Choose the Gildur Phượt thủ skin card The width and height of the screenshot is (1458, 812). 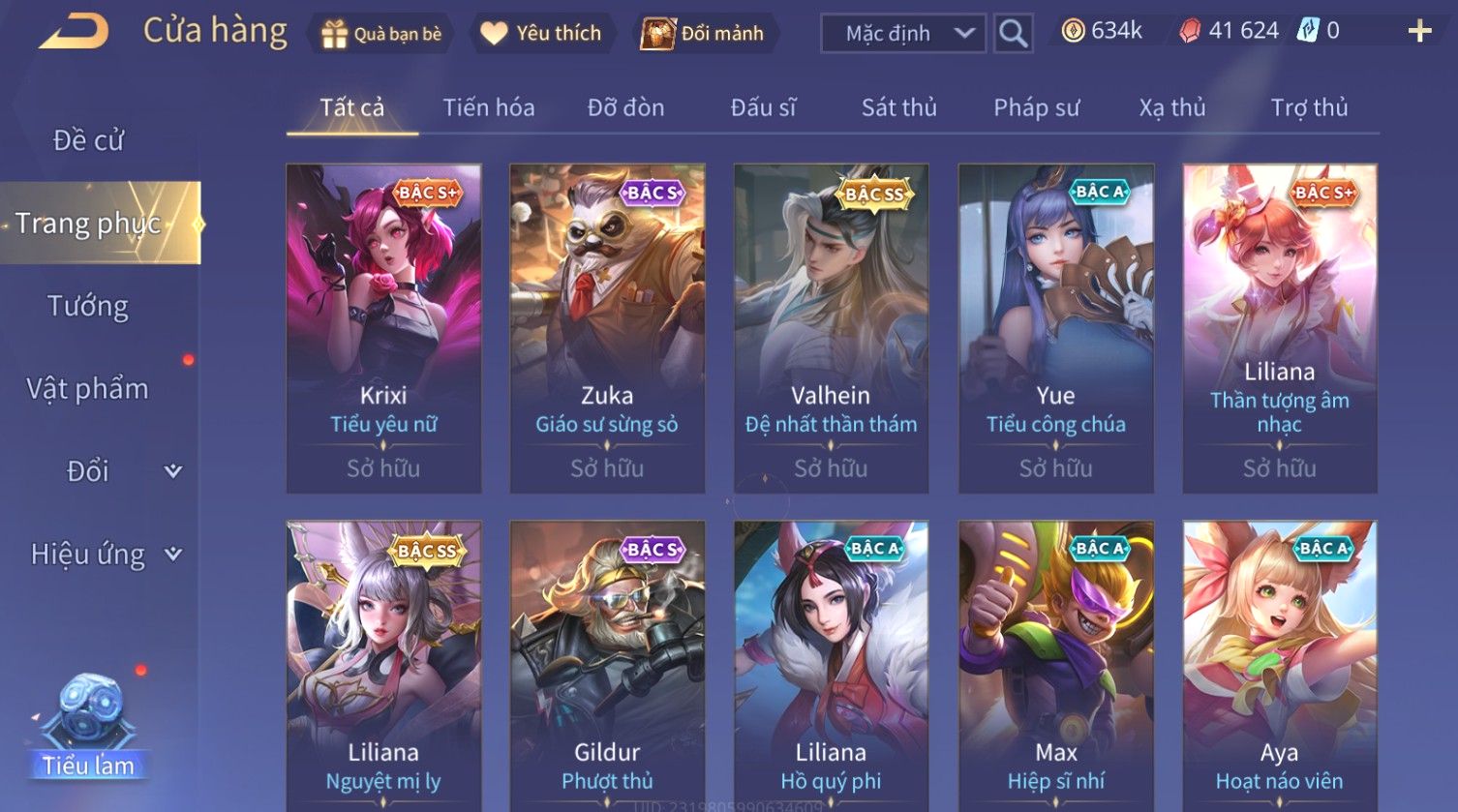(x=607, y=668)
